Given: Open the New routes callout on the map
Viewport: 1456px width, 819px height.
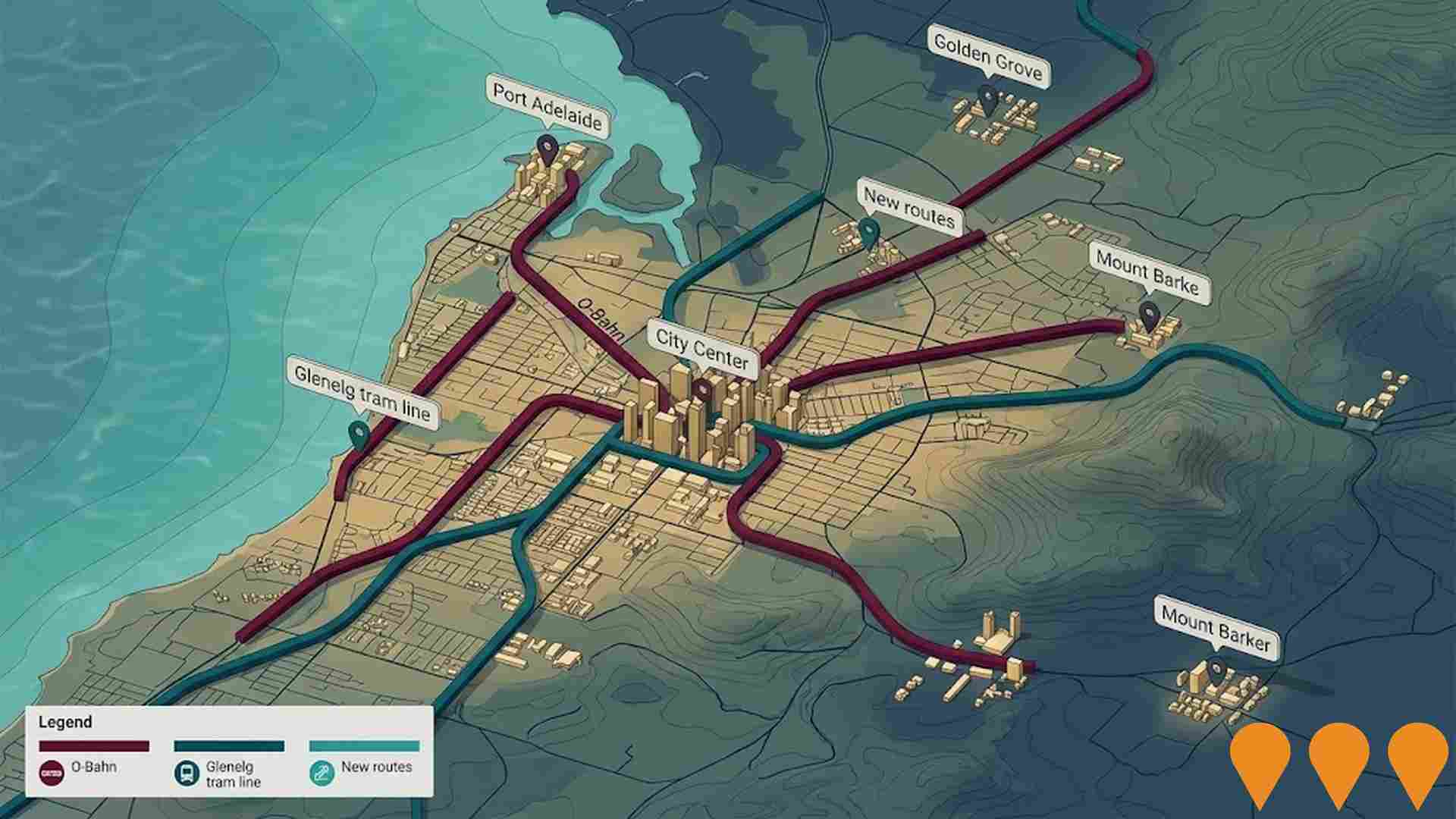Looking at the screenshot, I should 908,208.
